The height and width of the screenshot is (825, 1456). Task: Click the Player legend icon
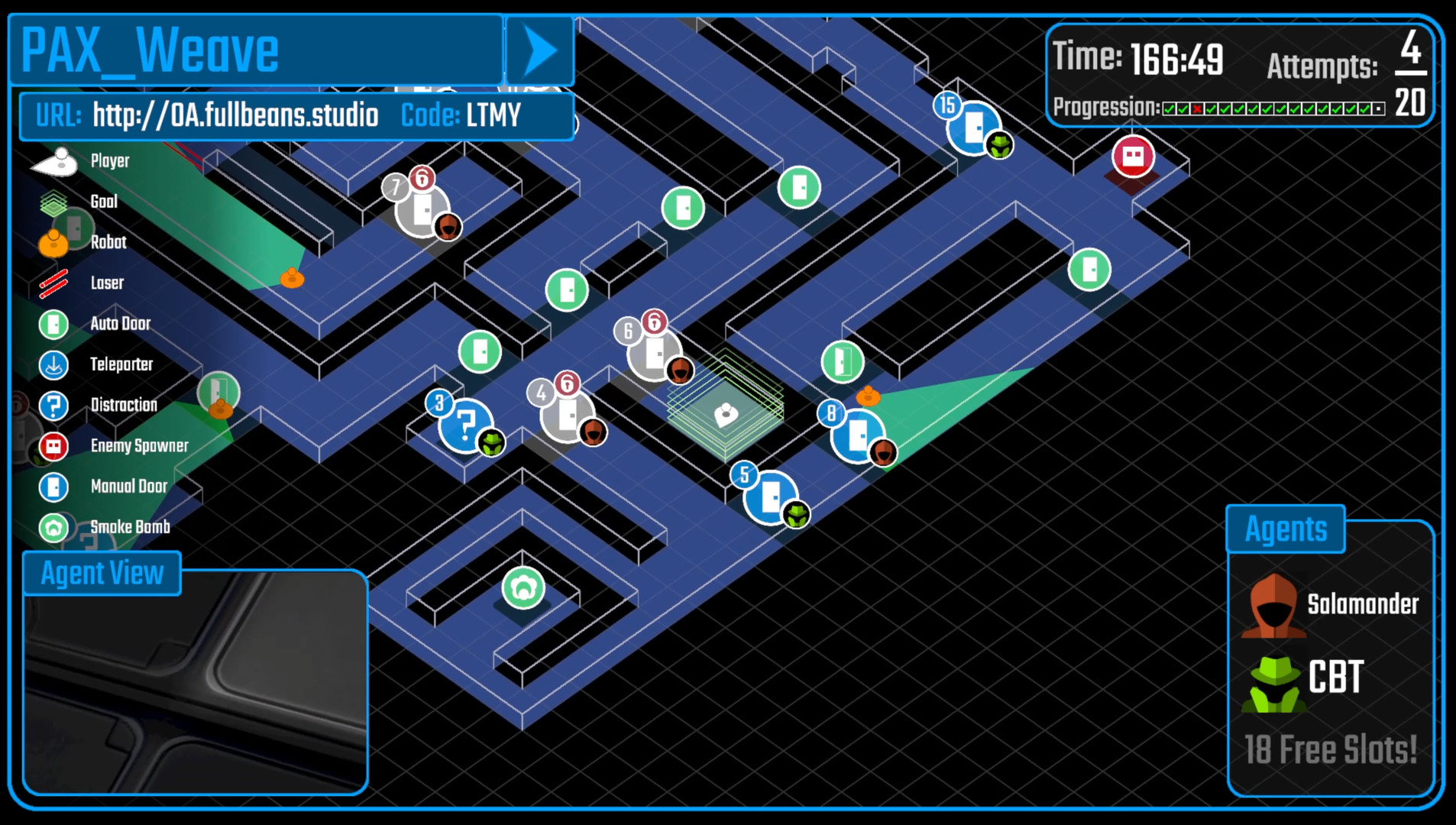tap(53, 161)
